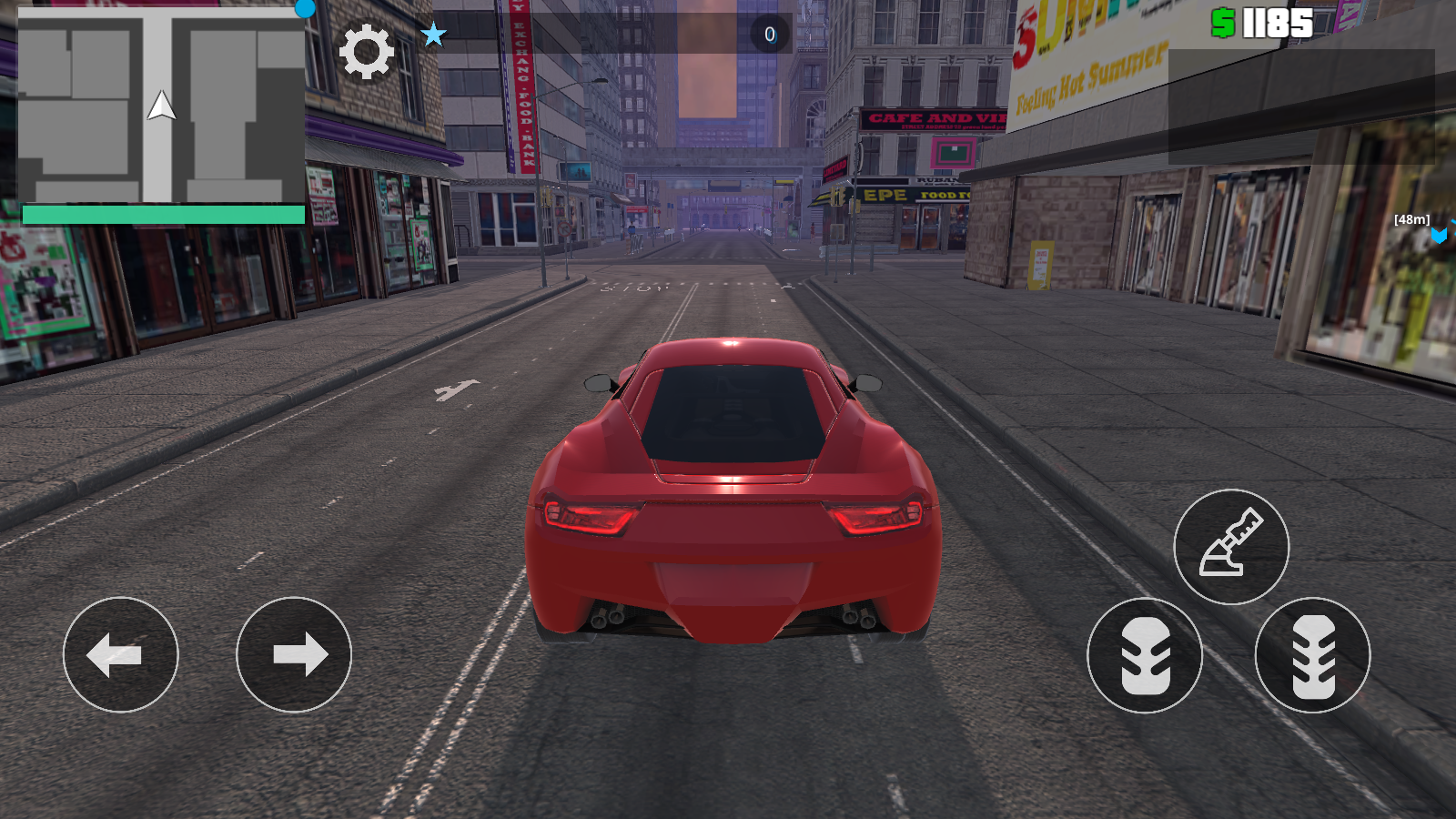The height and width of the screenshot is (819, 1456).
Task: Tap the circle around the handbrake control
Action: [x=1233, y=546]
